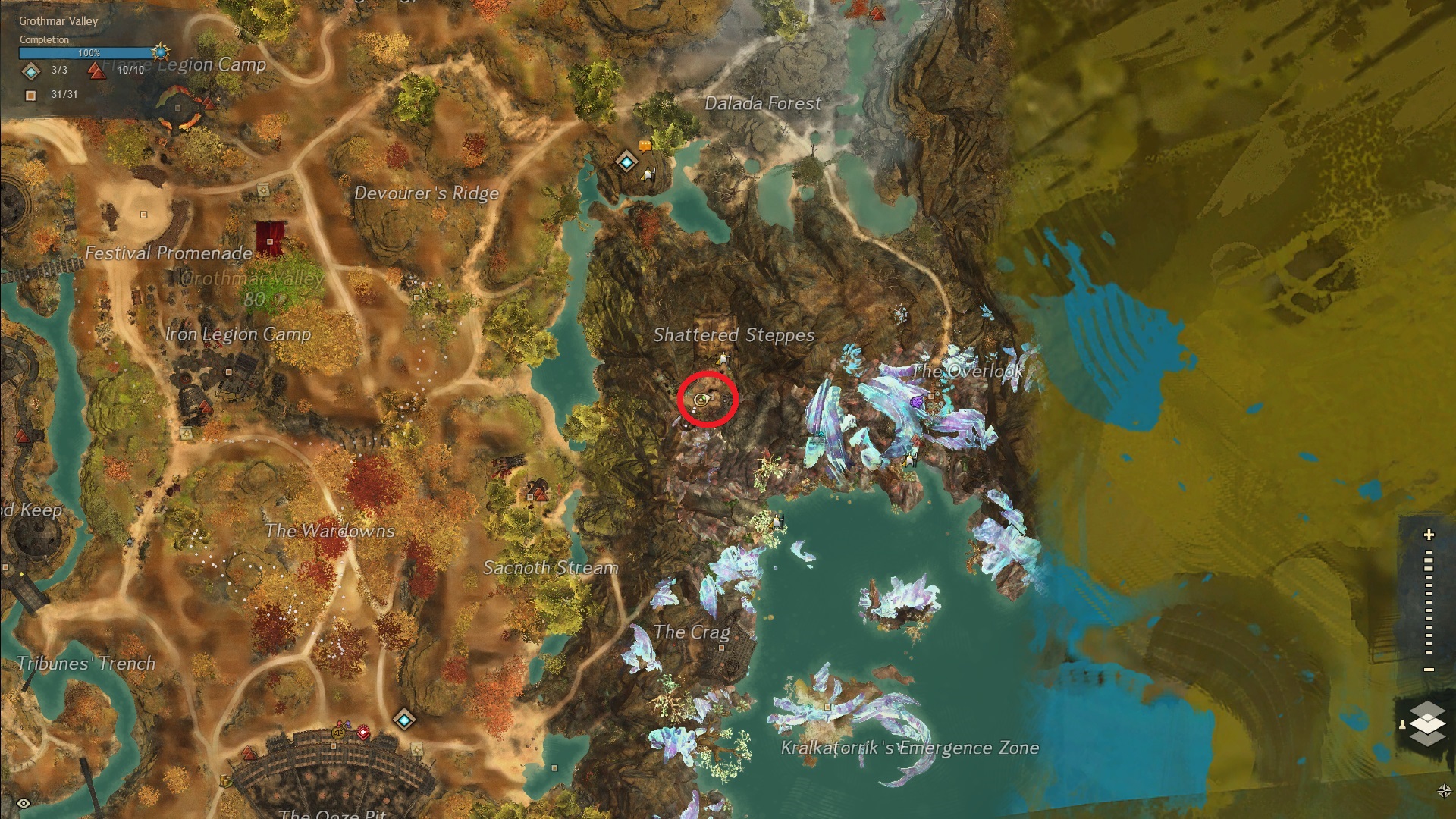This screenshot has width=1456, height=819.
Task: Click the compass rose icon
Action: pos(1444,791)
